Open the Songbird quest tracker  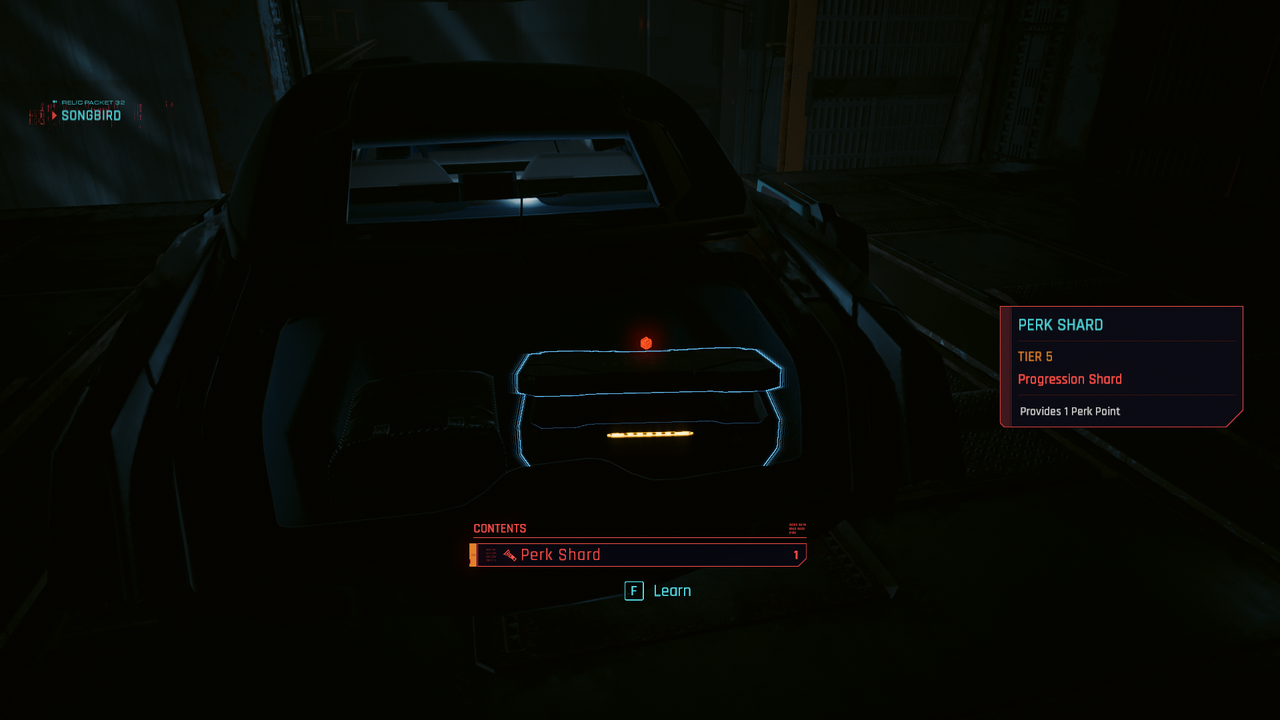(x=90, y=115)
